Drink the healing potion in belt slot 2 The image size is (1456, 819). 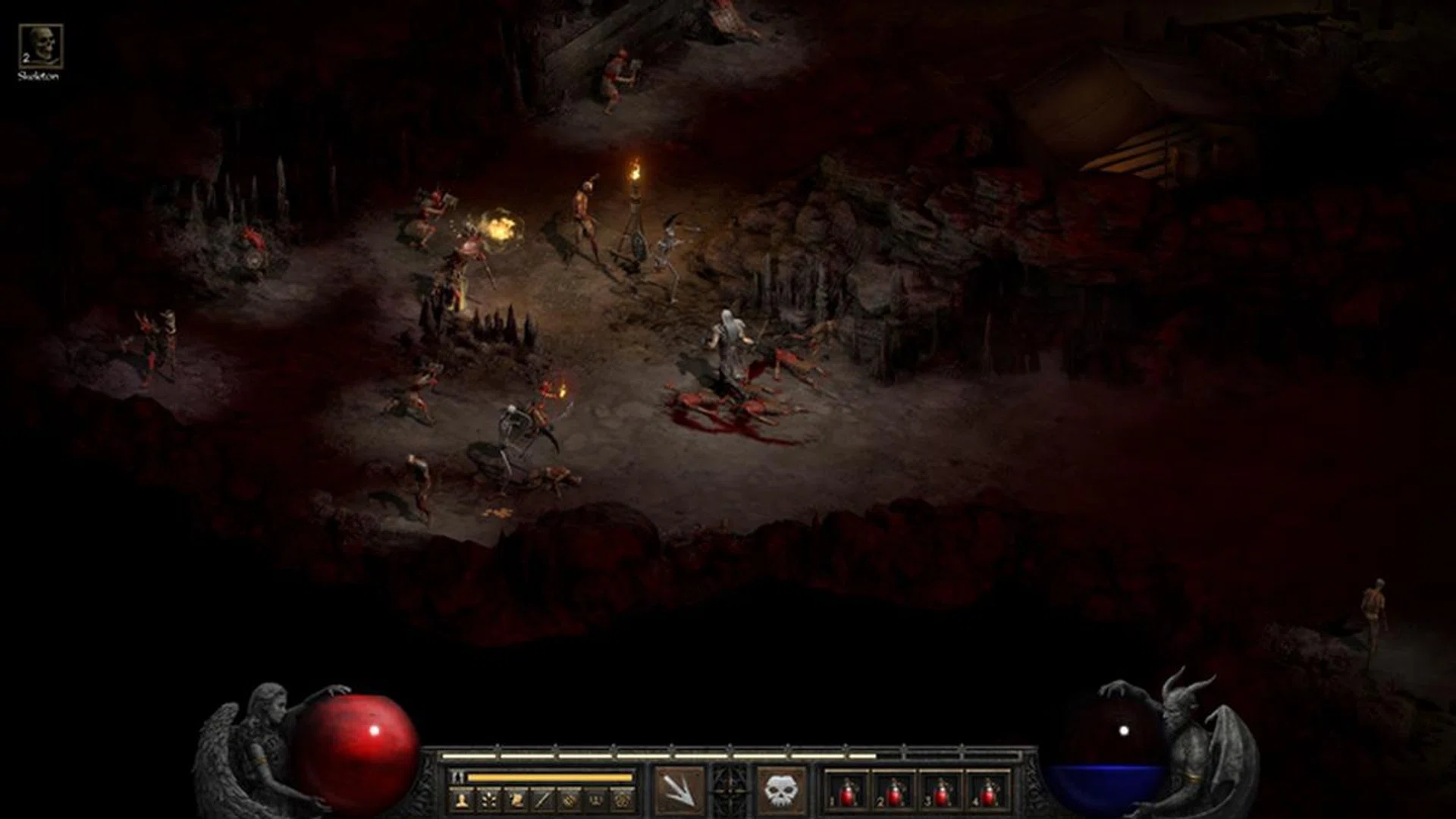coord(893,793)
